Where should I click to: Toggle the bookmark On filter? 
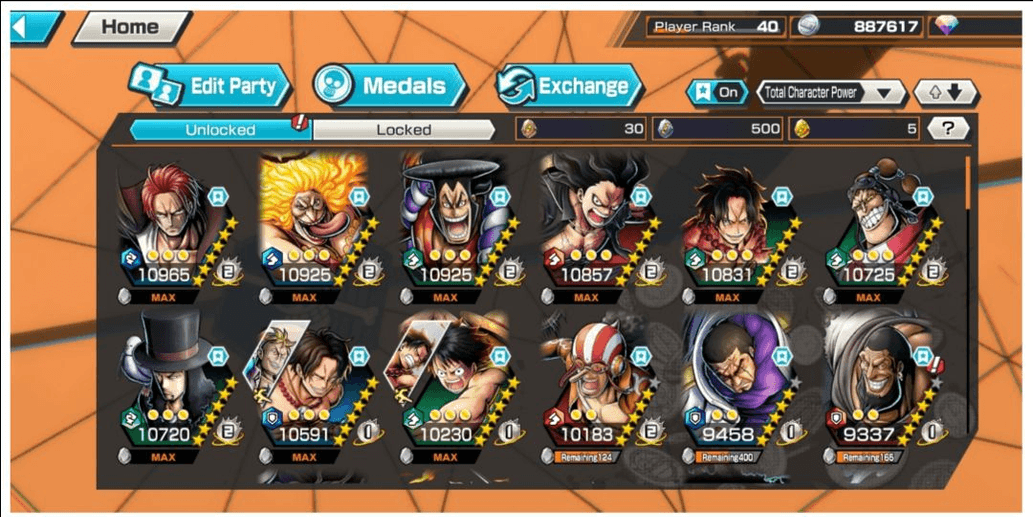717,93
